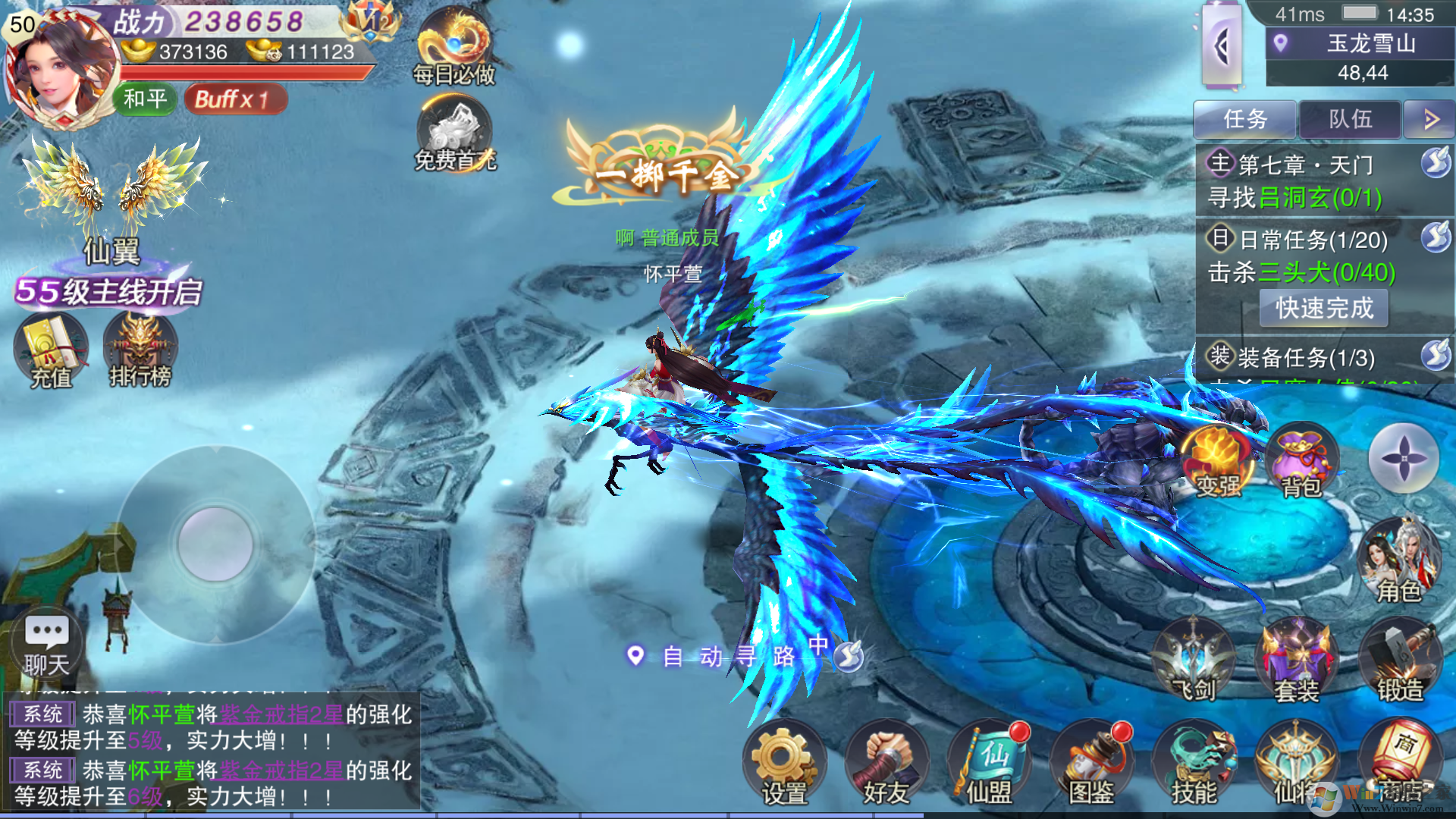Open the 每日必做 daily tasks icon
The image size is (1456, 819).
[454, 47]
